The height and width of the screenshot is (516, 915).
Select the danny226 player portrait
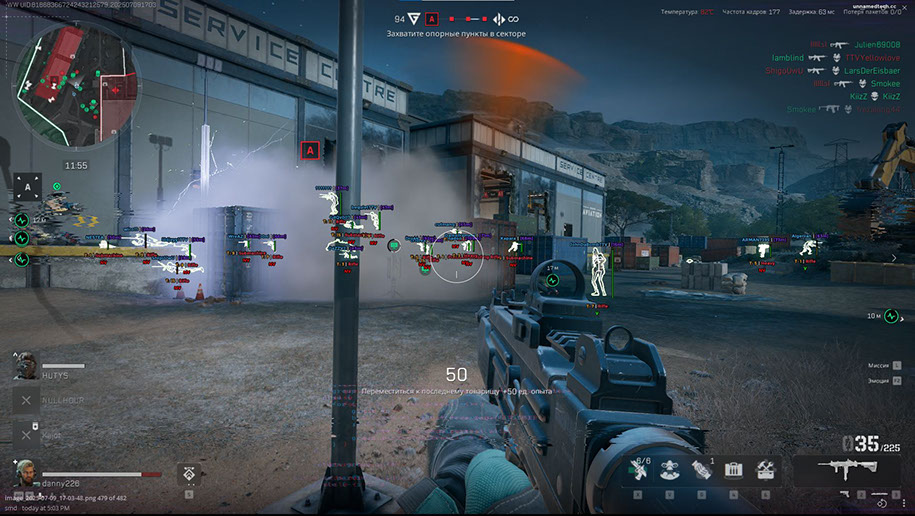point(27,471)
